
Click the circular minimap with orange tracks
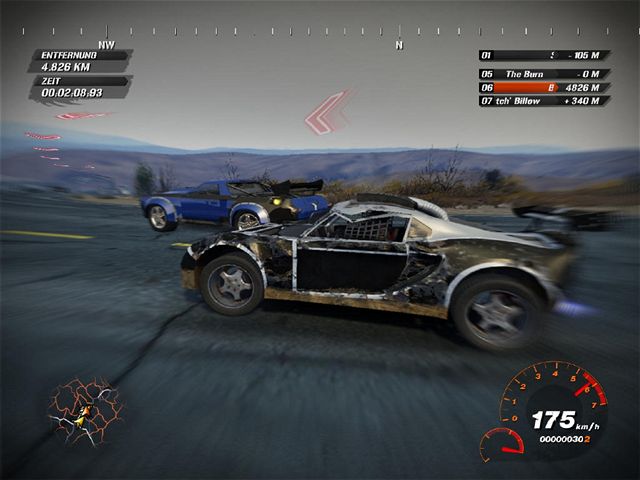84,410
